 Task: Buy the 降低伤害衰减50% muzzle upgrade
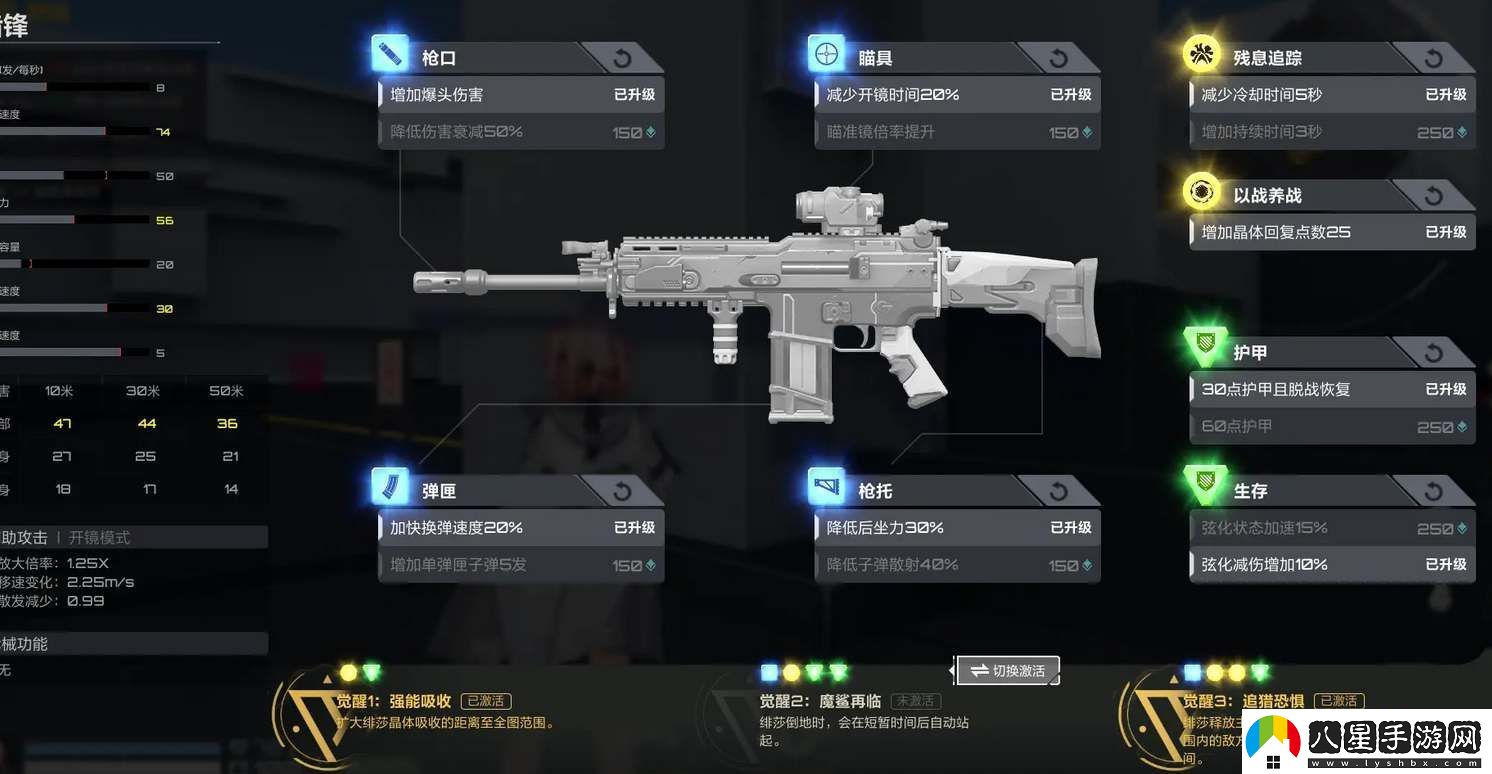(521, 132)
